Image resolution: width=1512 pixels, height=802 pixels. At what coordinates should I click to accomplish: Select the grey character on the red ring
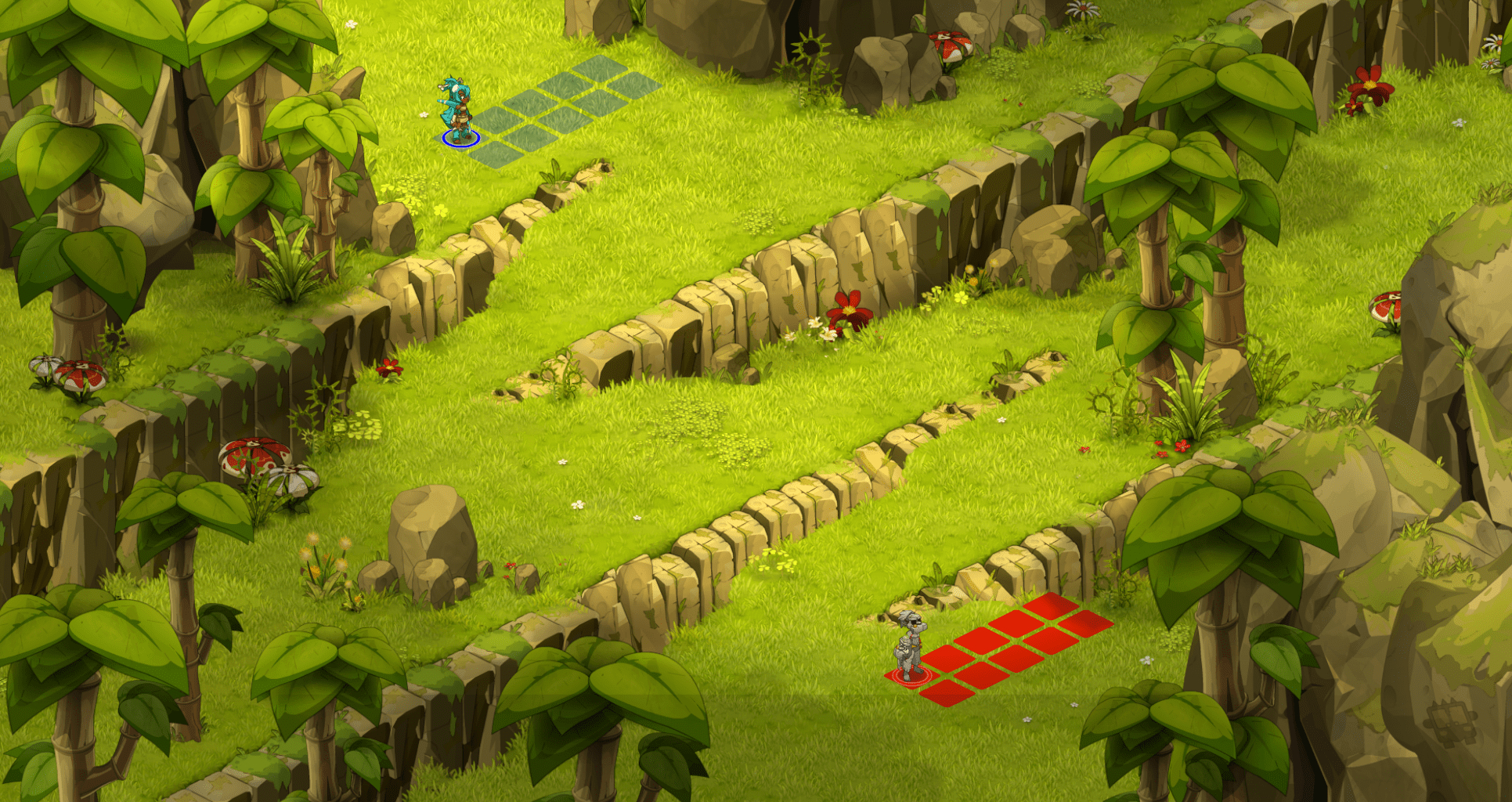[910, 646]
